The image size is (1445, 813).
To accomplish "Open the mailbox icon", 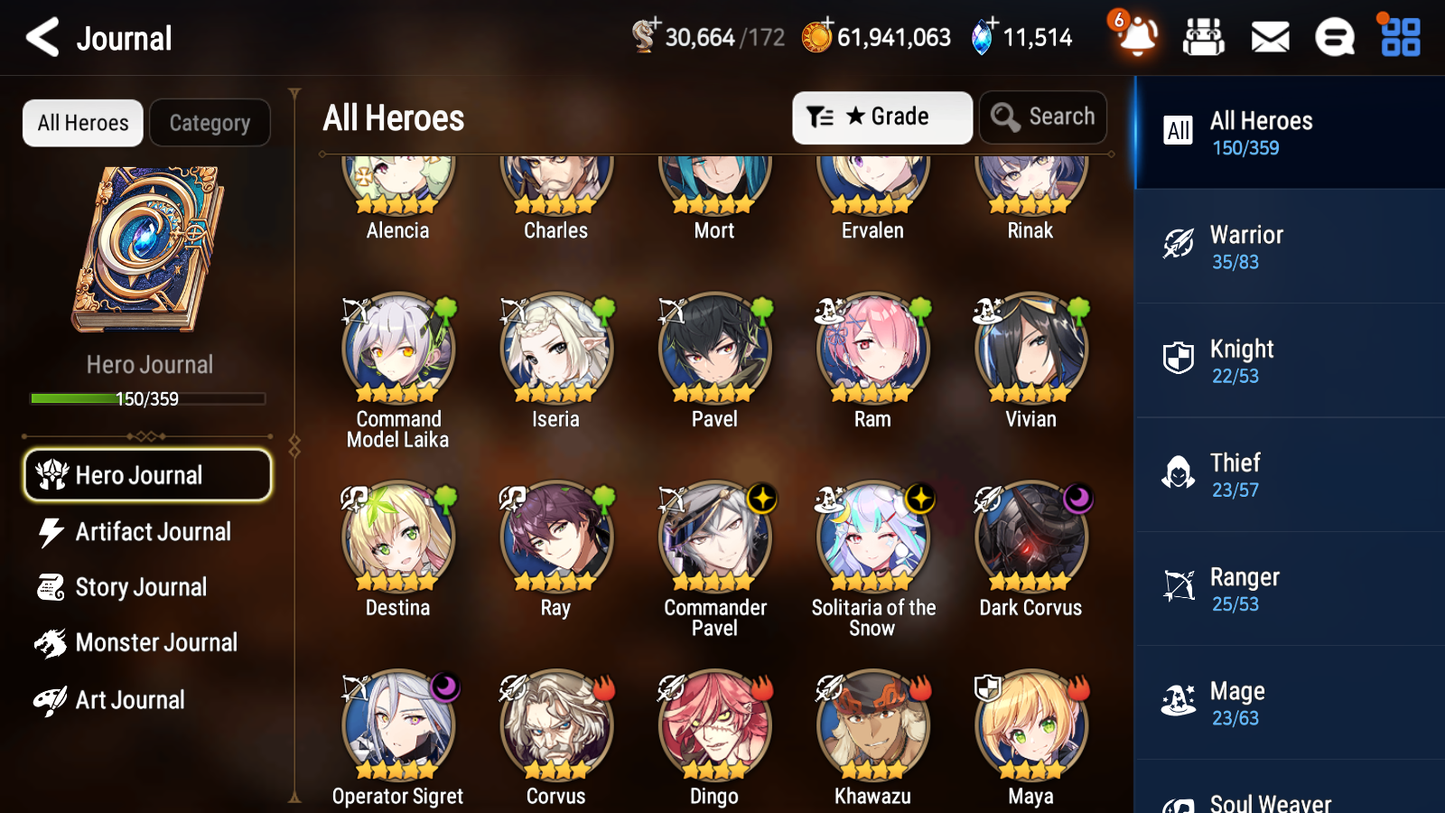I will (x=1269, y=35).
